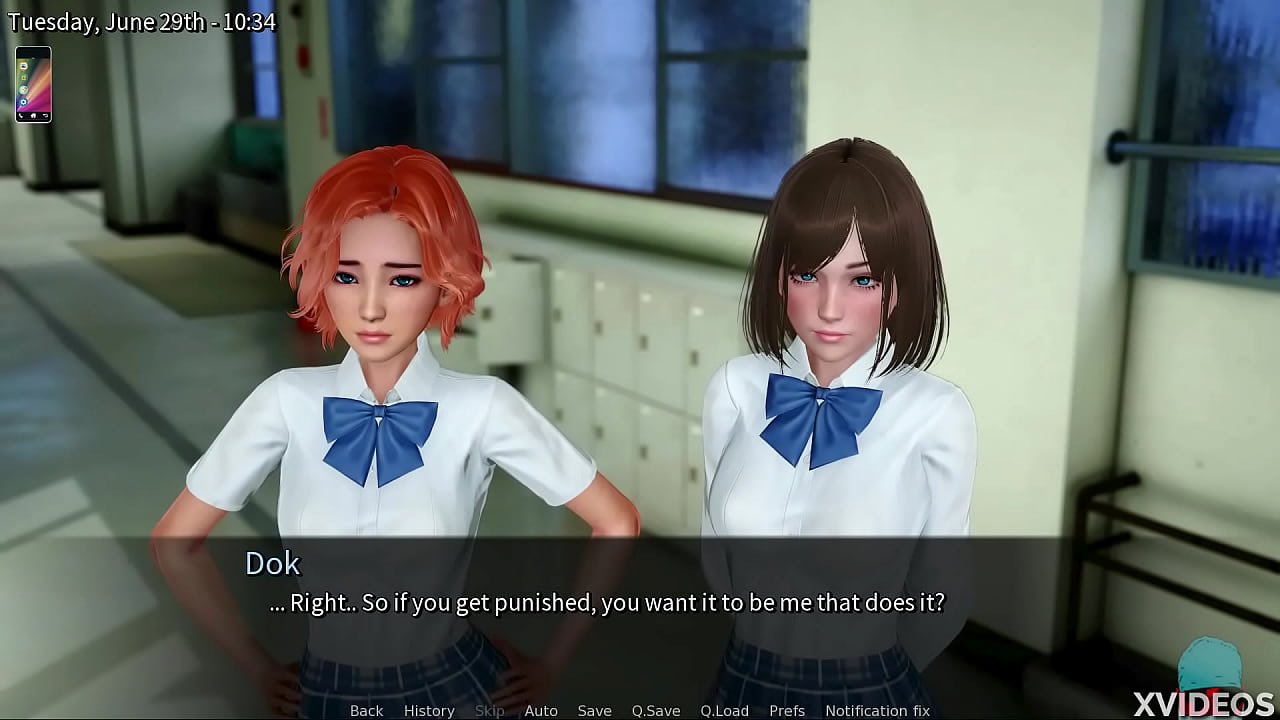Open the dialogue History screen
Screen dimensions: 1280x720
coord(428,710)
